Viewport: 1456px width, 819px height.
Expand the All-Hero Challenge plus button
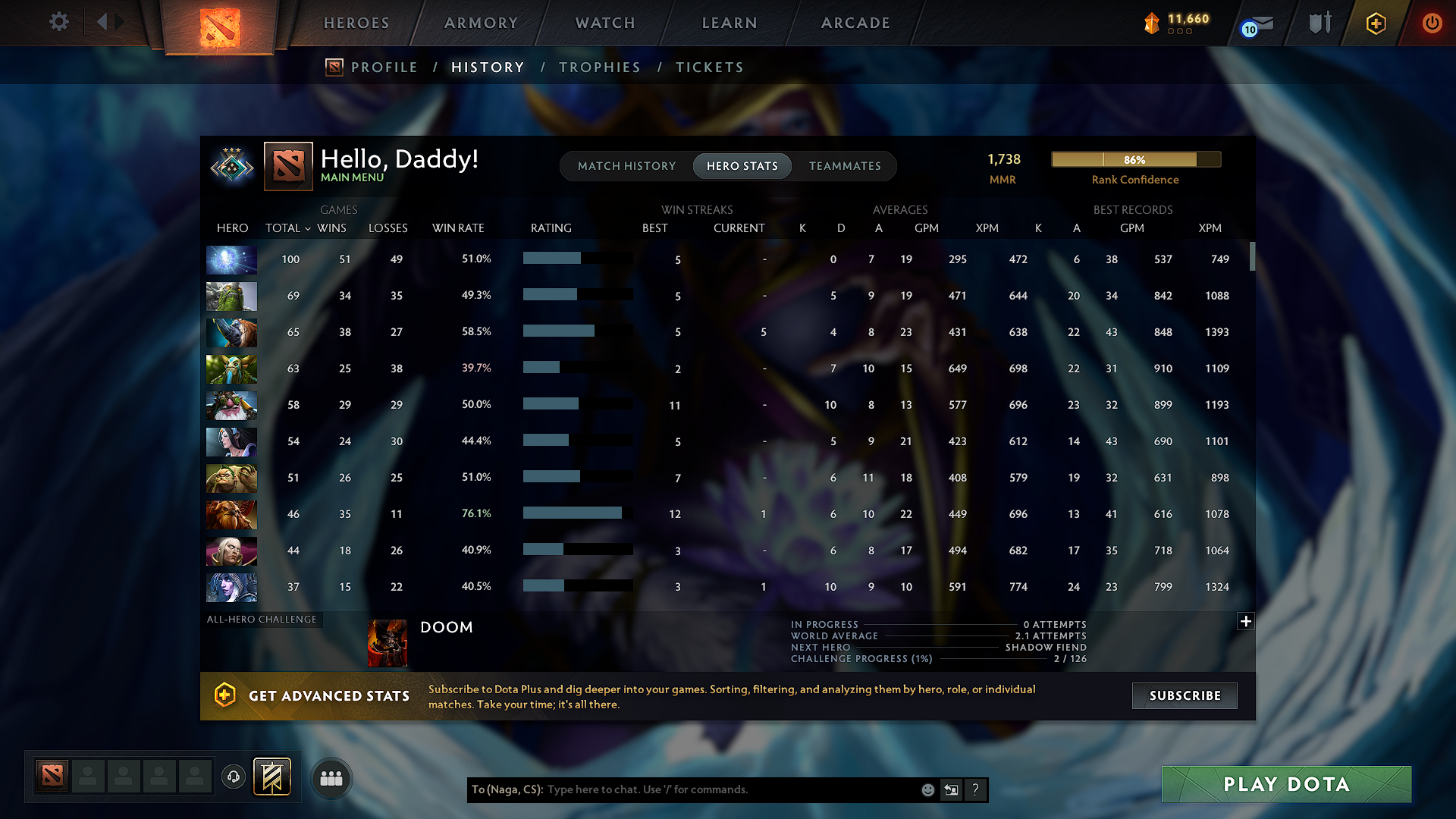coord(1246,622)
